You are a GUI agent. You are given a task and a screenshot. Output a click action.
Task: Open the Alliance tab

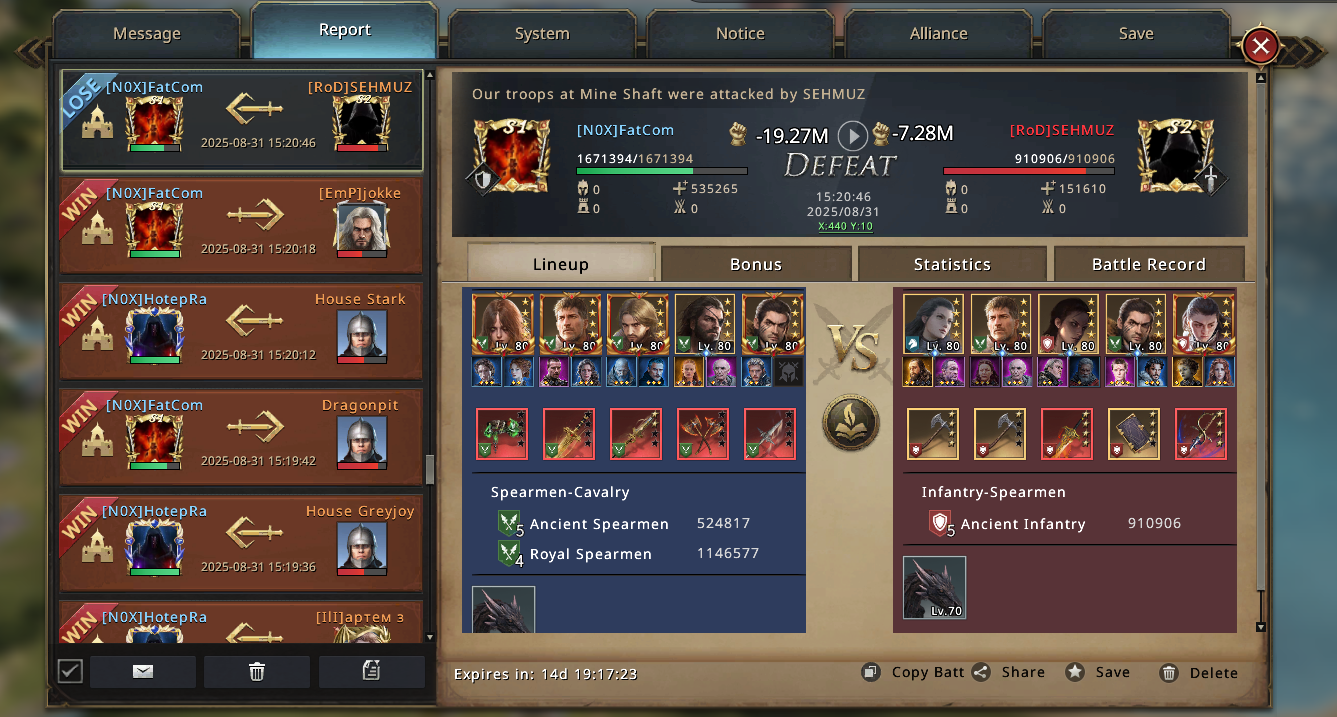pyautogui.click(x=938, y=33)
